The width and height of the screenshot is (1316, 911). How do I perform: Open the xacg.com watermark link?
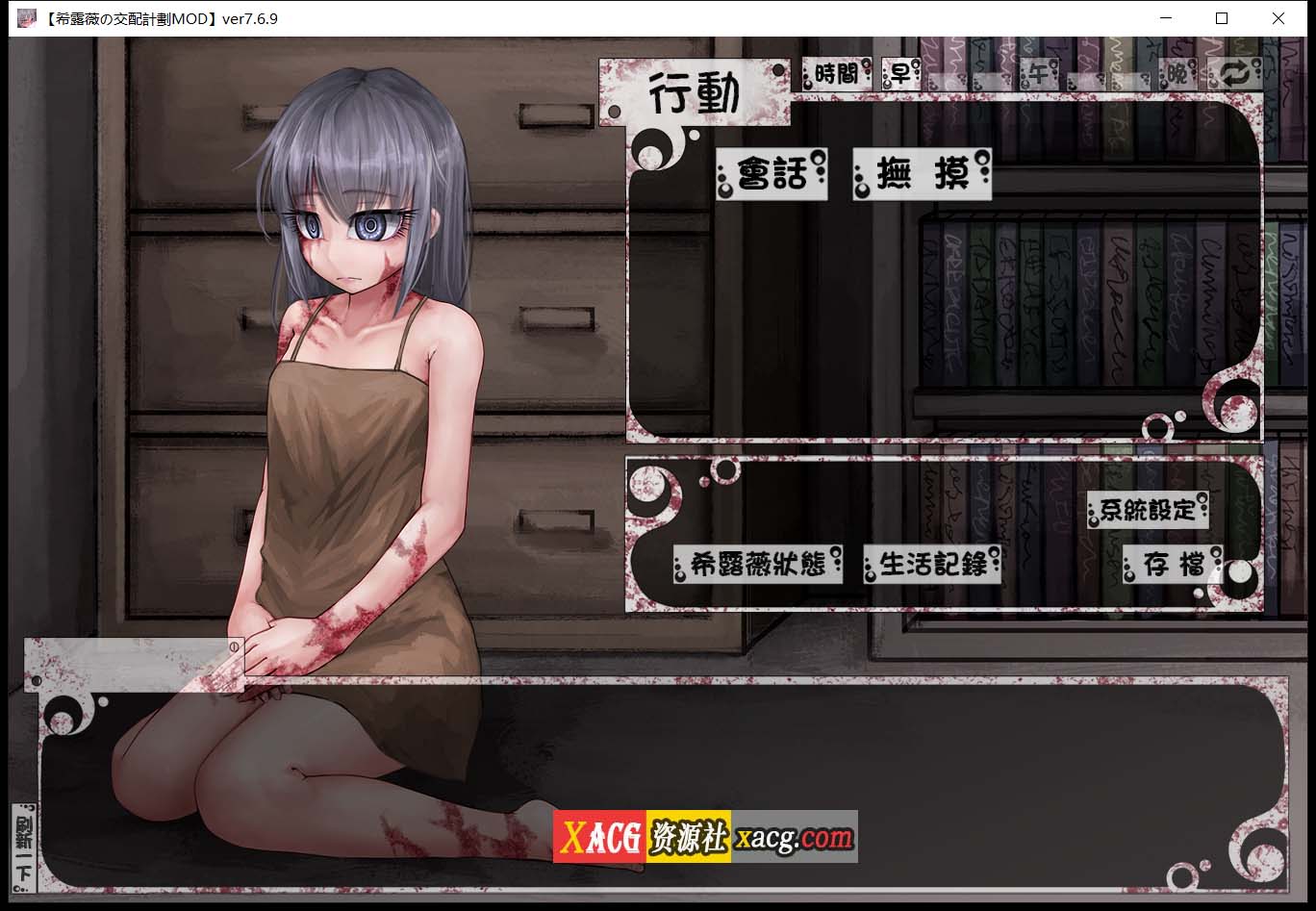click(792, 835)
